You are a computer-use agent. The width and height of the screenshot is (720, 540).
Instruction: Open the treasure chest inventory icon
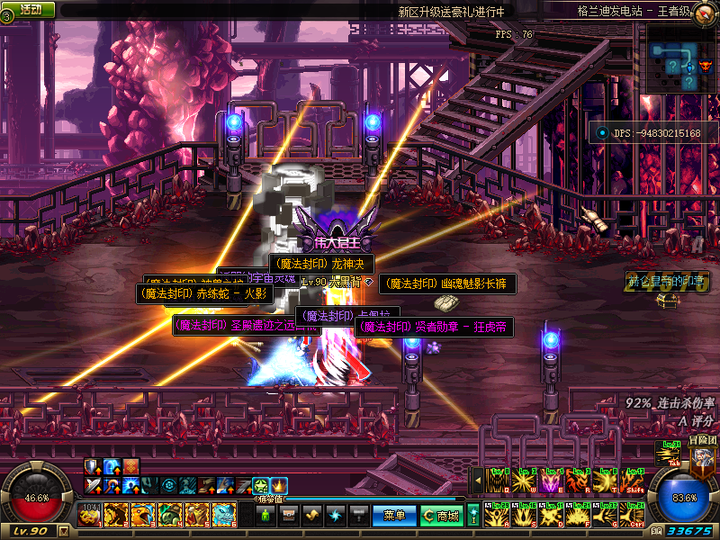coord(288,516)
